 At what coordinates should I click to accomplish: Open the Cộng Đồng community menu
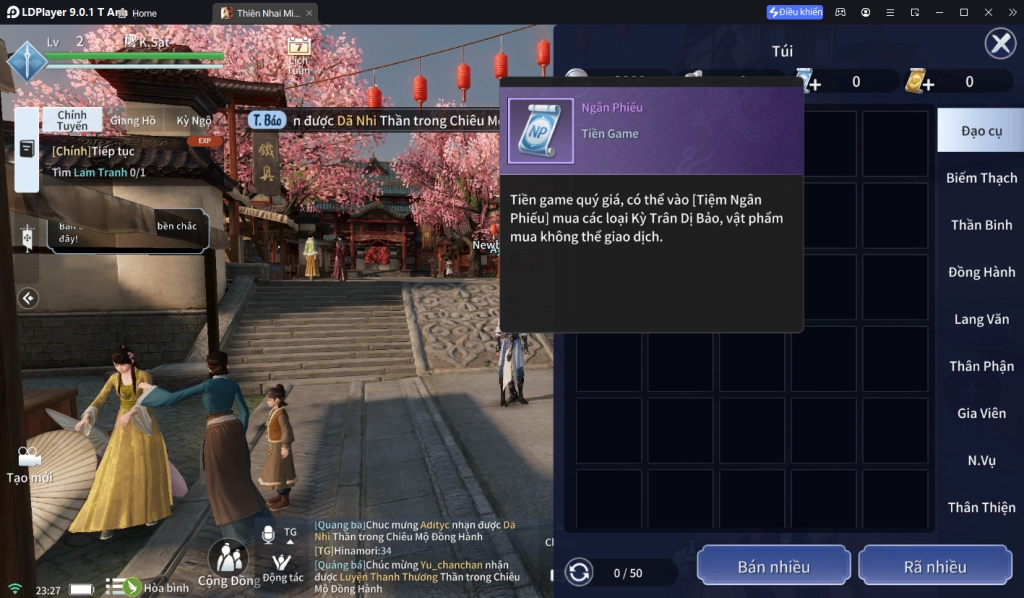point(227,564)
